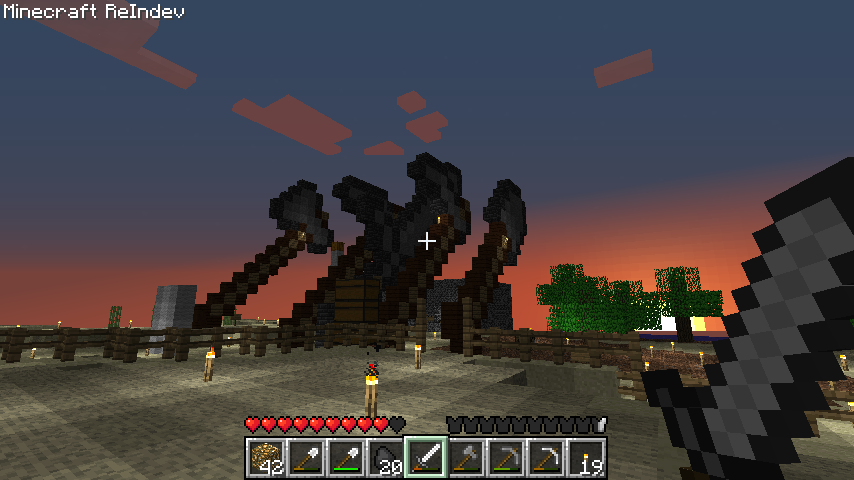This screenshot has width=854, height=480.
Task: Select the coal stack of 20
Action: 386,458
